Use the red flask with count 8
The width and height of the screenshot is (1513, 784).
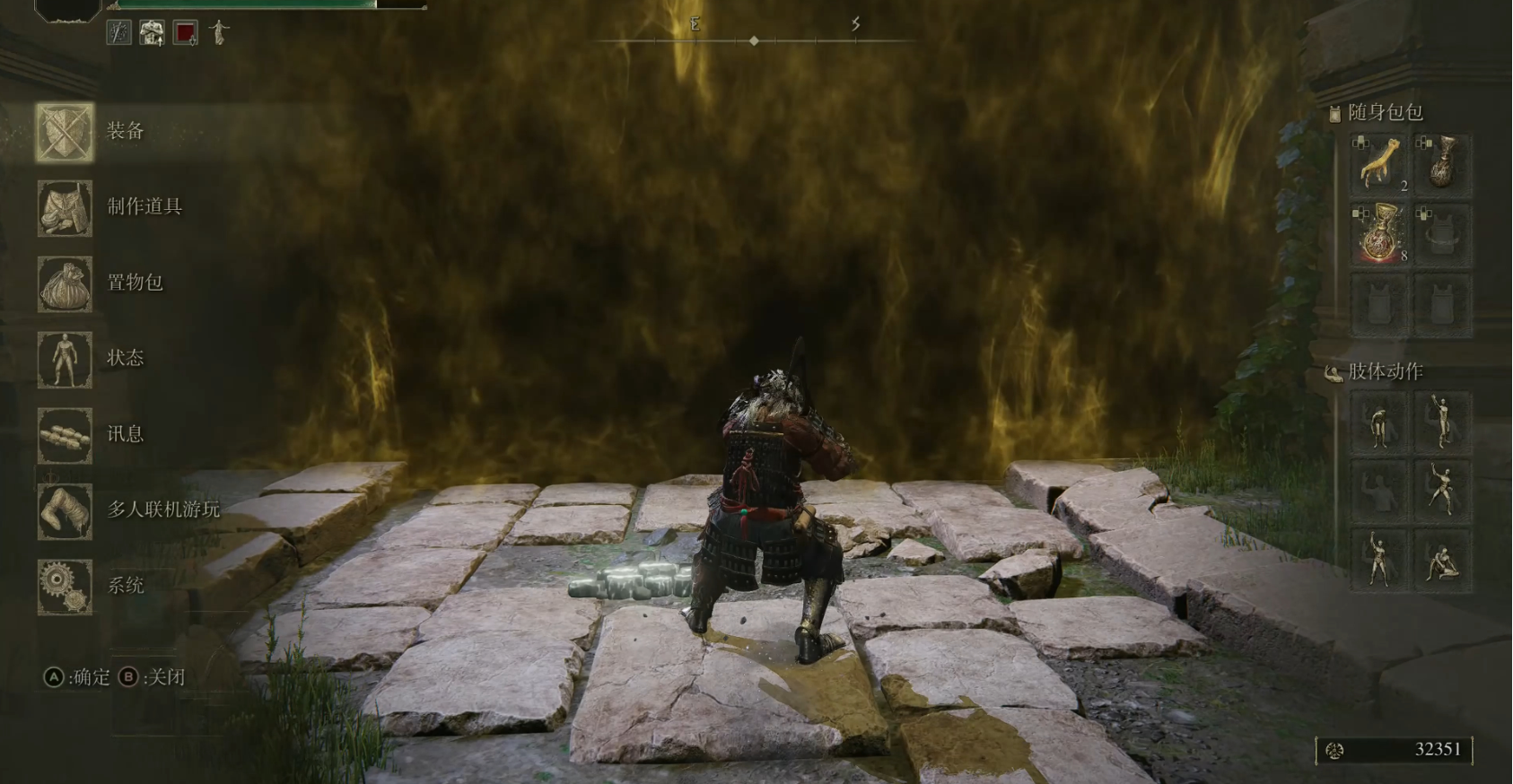[x=1380, y=235]
